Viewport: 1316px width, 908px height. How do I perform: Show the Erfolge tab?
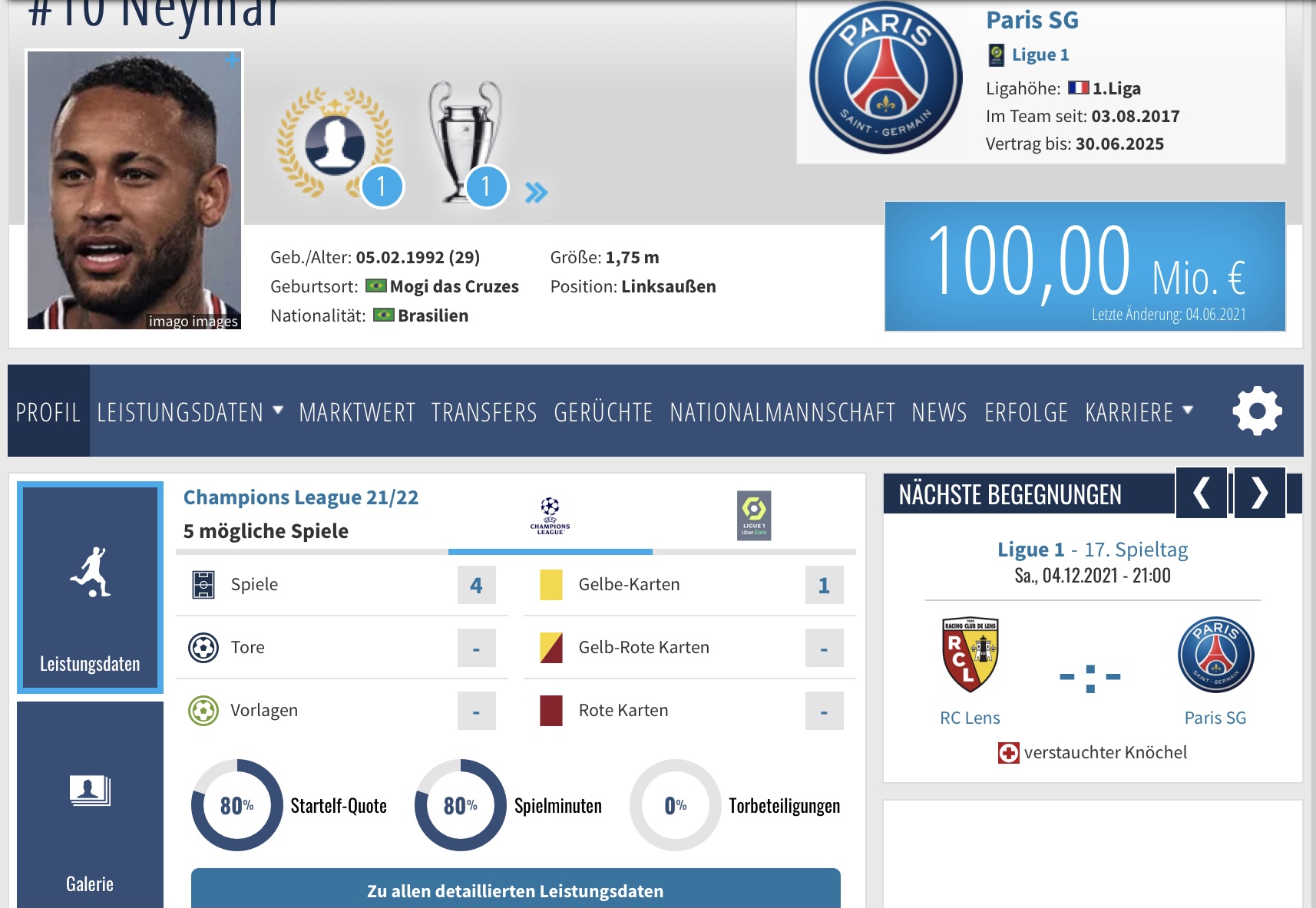pos(1026,412)
